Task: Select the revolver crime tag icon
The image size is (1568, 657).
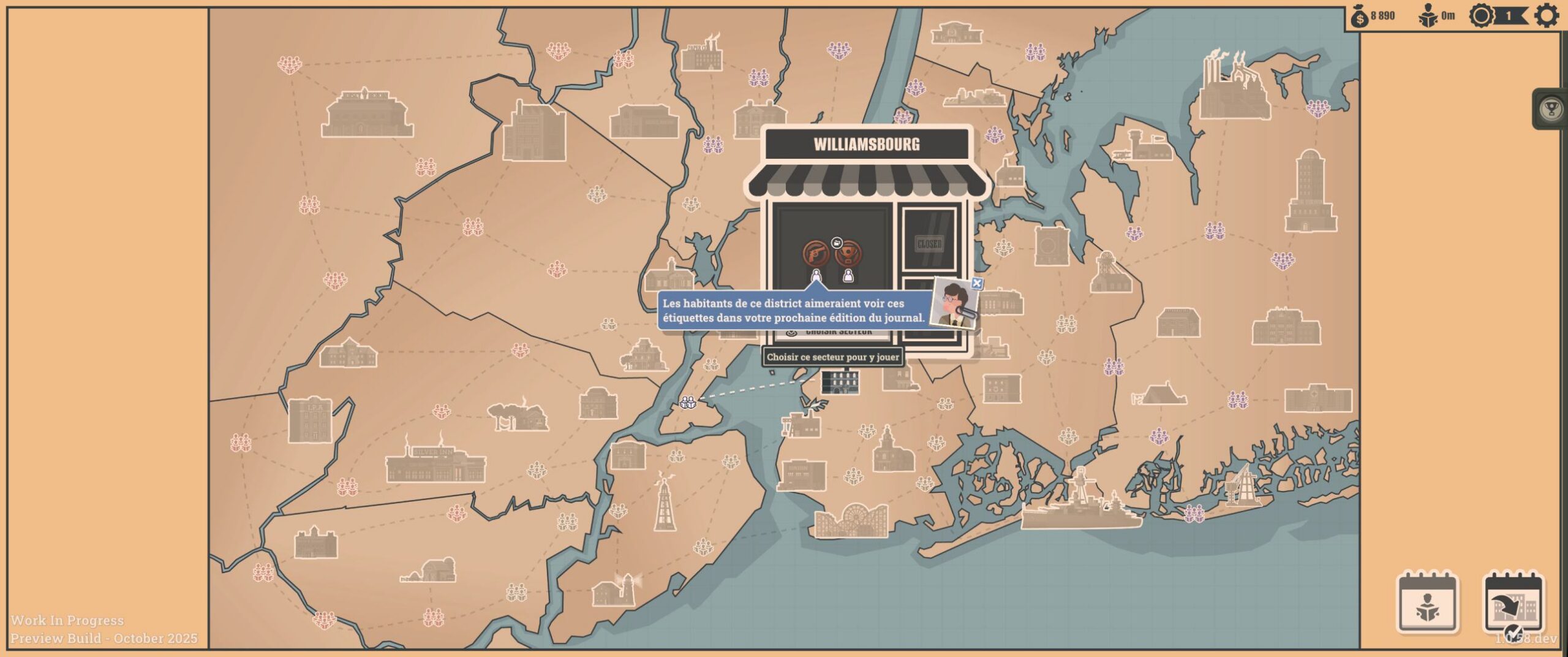Action: pyautogui.click(x=816, y=254)
